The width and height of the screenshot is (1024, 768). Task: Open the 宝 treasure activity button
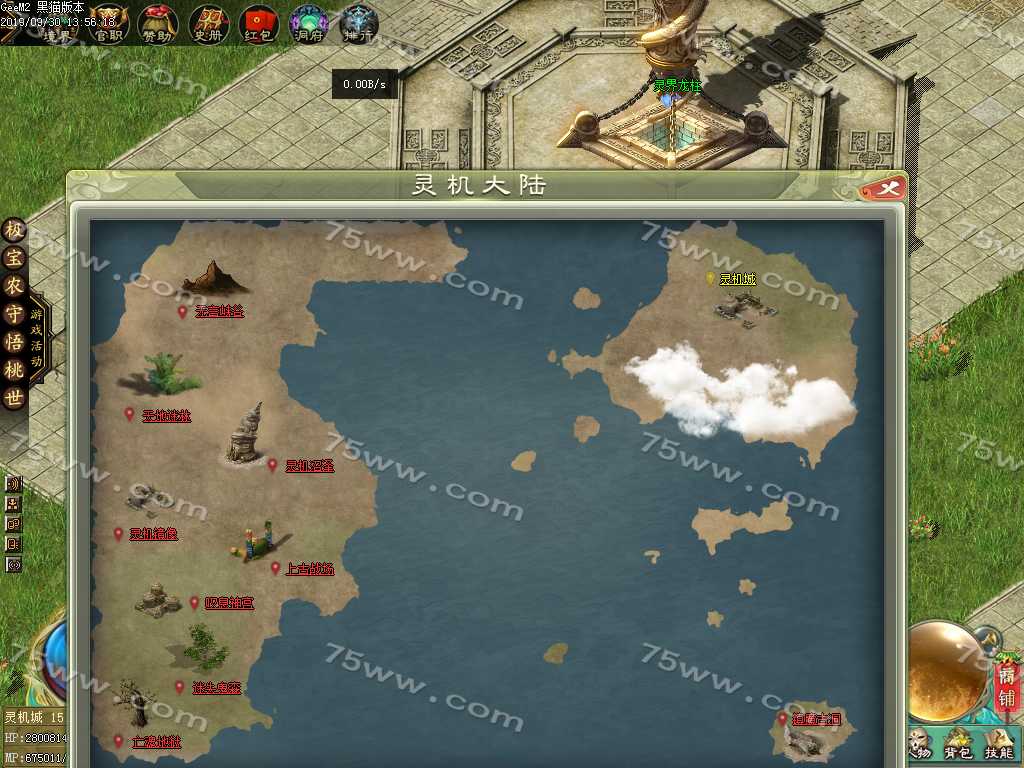pyautogui.click(x=14, y=258)
